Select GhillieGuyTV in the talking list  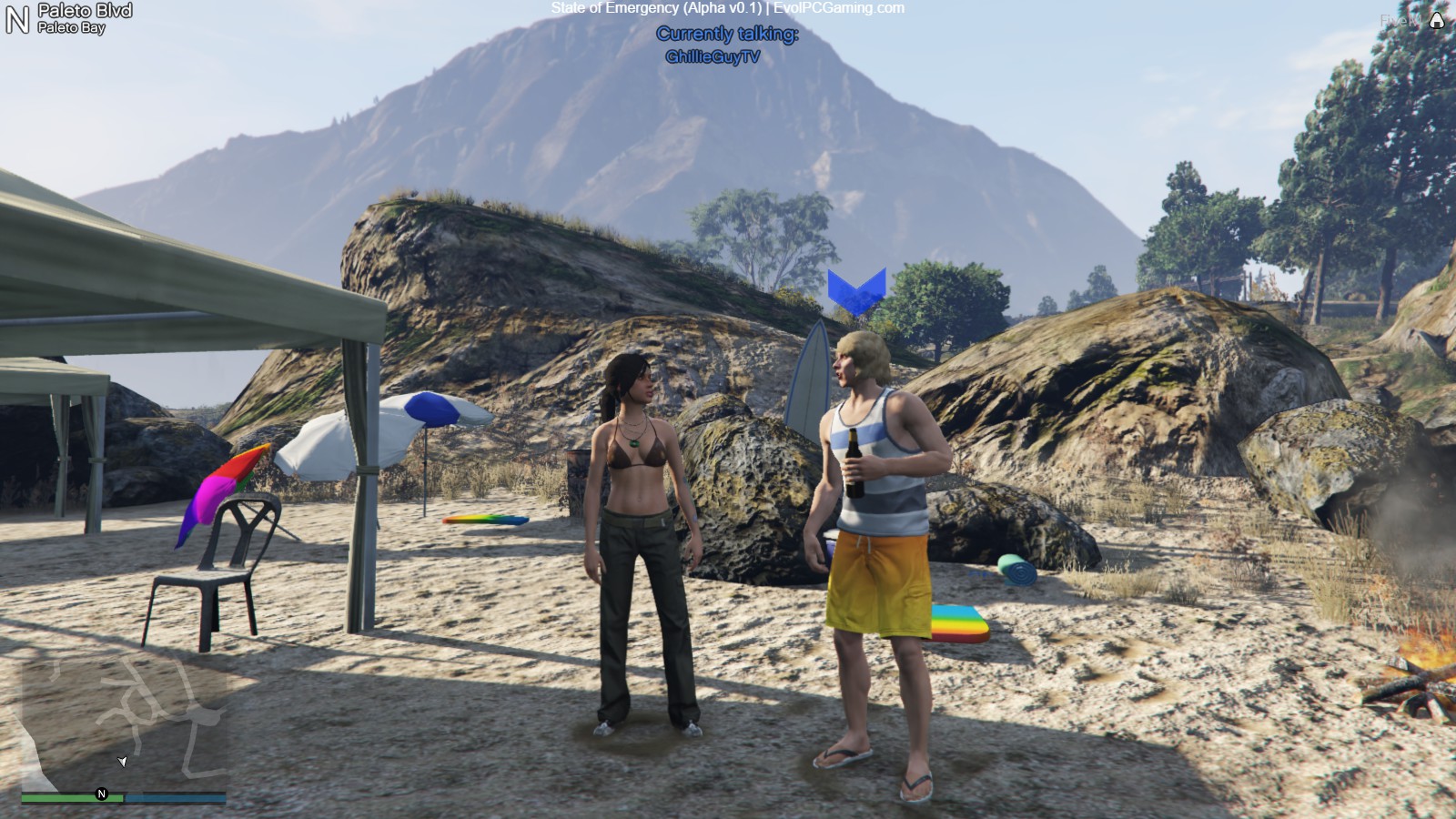(713, 56)
